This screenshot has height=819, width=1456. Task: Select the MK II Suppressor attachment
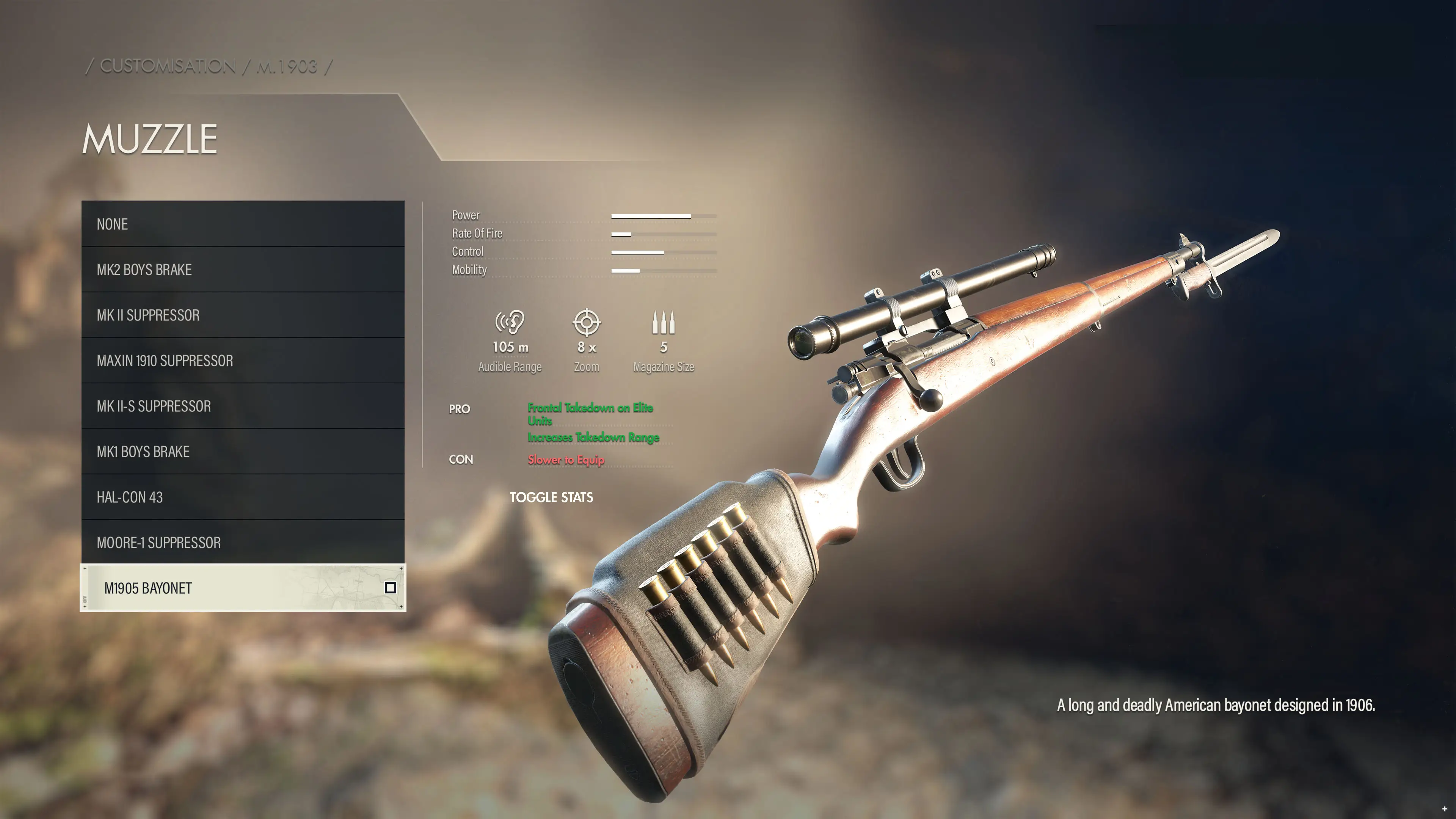243,315
